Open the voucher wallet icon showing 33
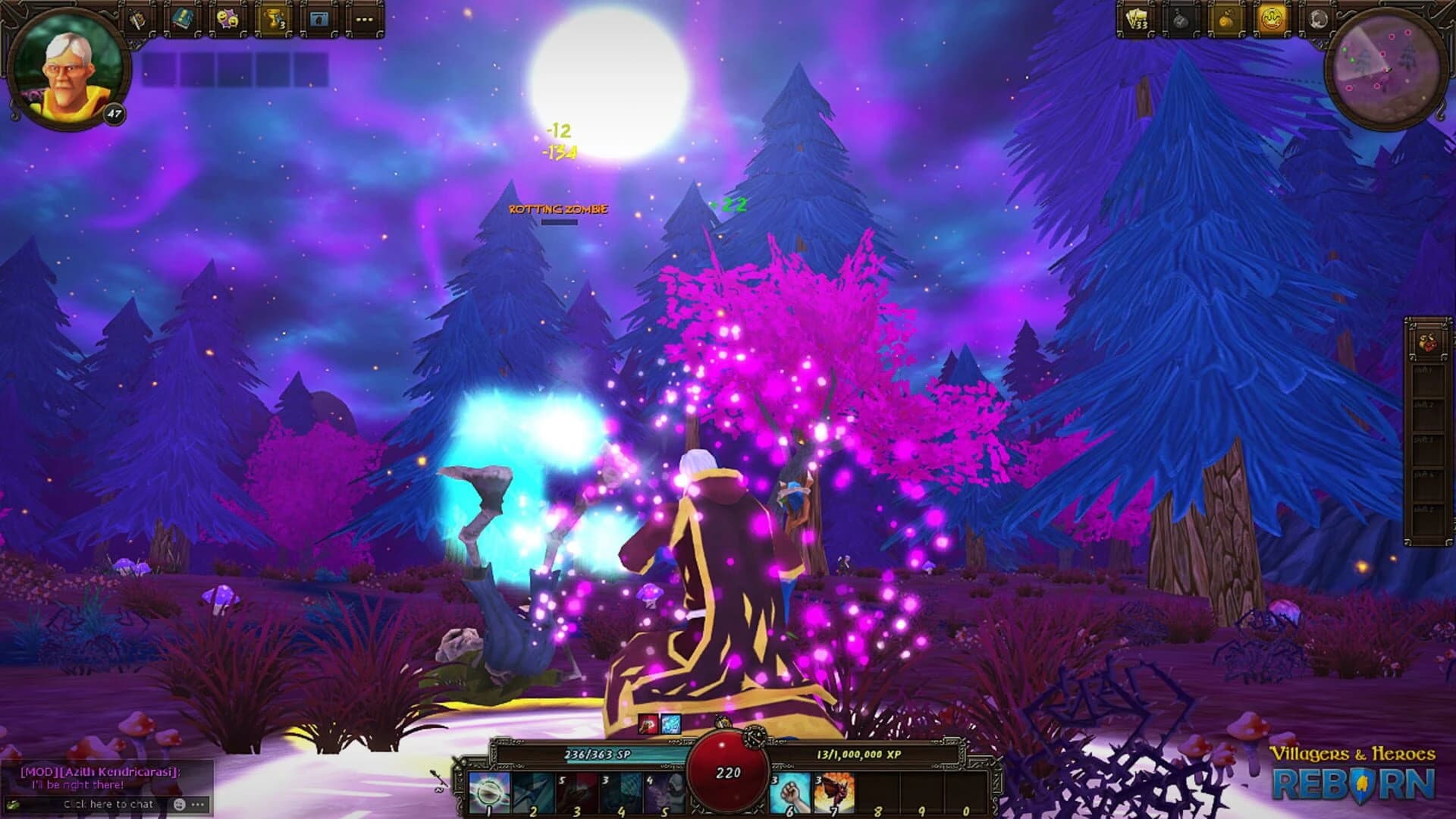Screen dimensions: 1456x819 point(1136,19)
